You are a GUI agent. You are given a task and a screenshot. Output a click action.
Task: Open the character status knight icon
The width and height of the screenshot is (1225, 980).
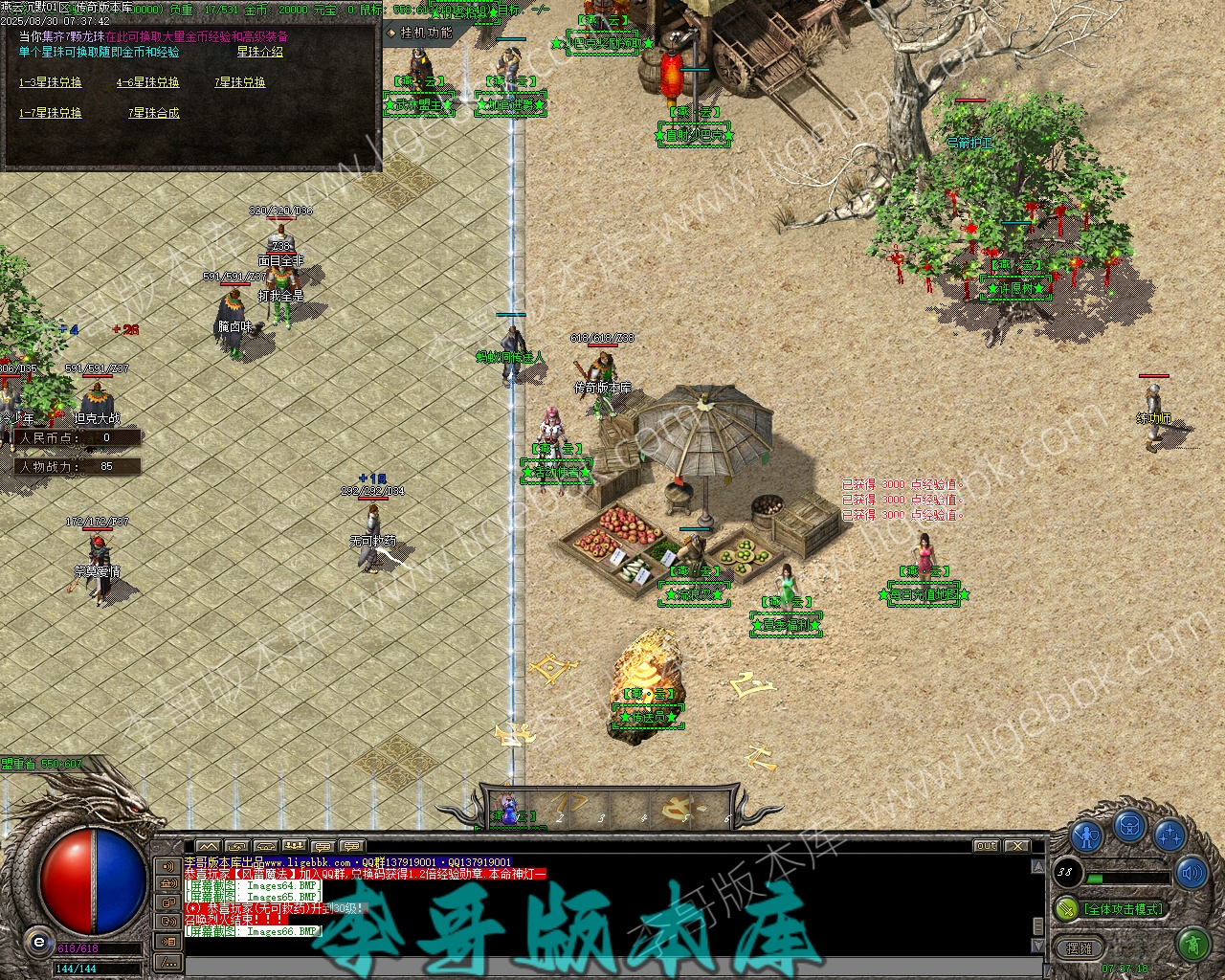(1086, 835)
